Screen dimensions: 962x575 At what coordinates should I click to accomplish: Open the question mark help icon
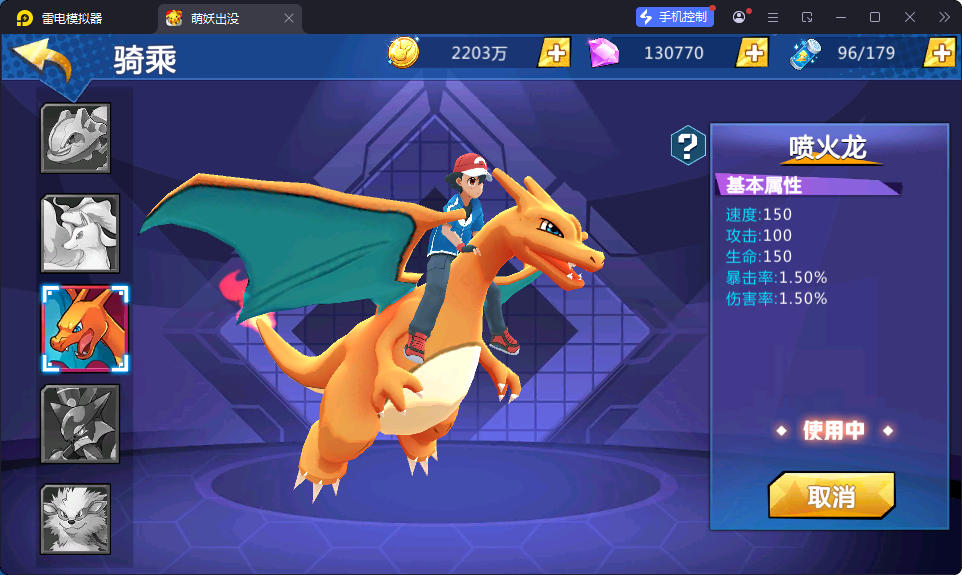(687, 146)
